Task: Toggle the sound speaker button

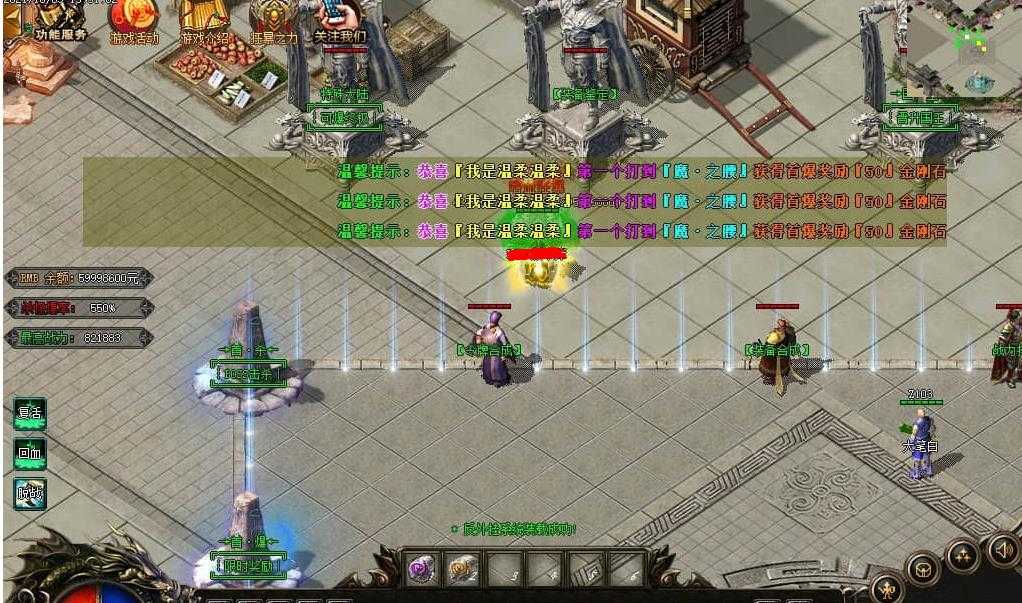Action: pyautogui.click(x=1003, y=549)
